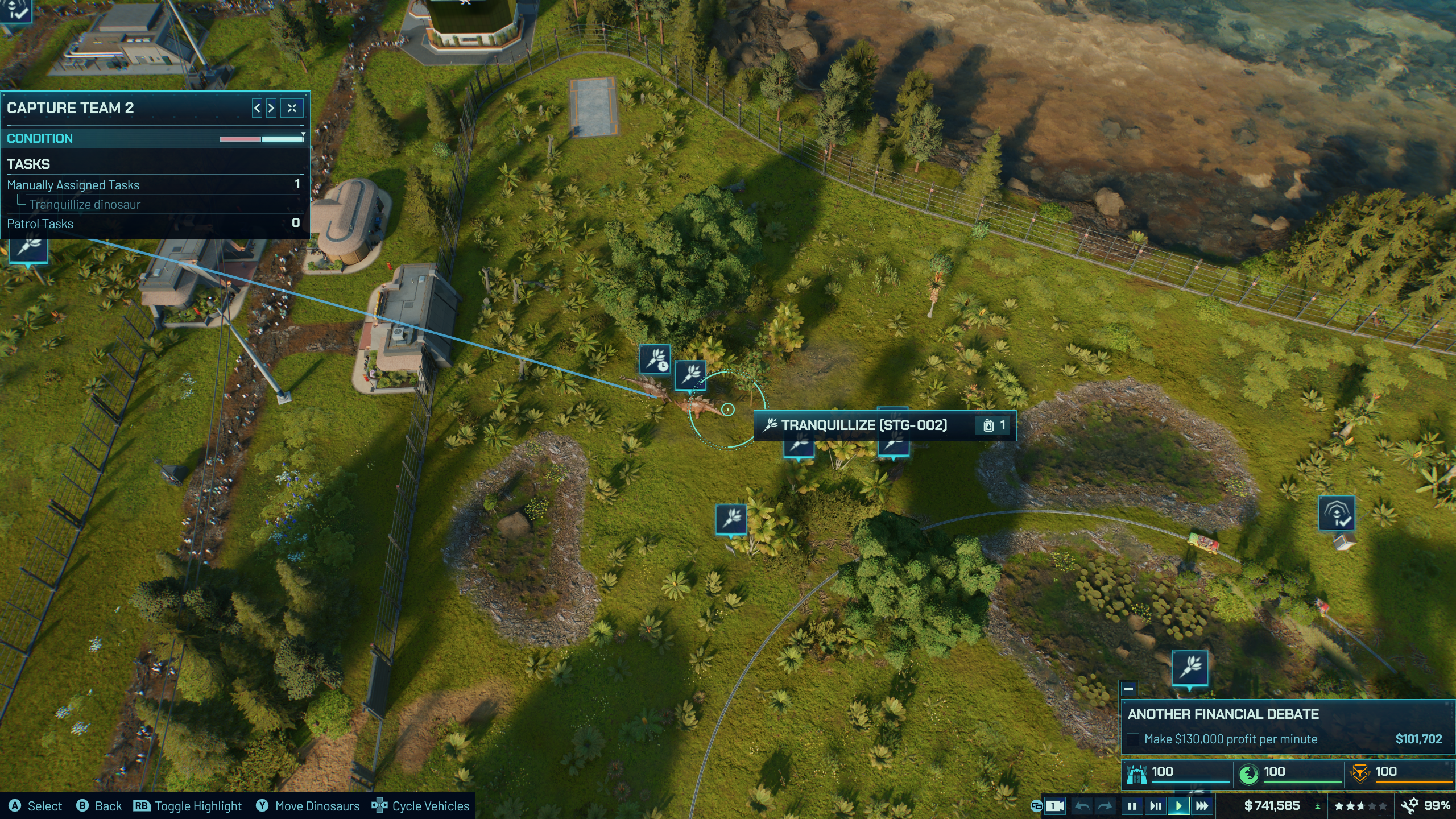Click the tranquillize marker with clock badge
The width and height of the screenshot is (1456, 819).
pos(655,359)
